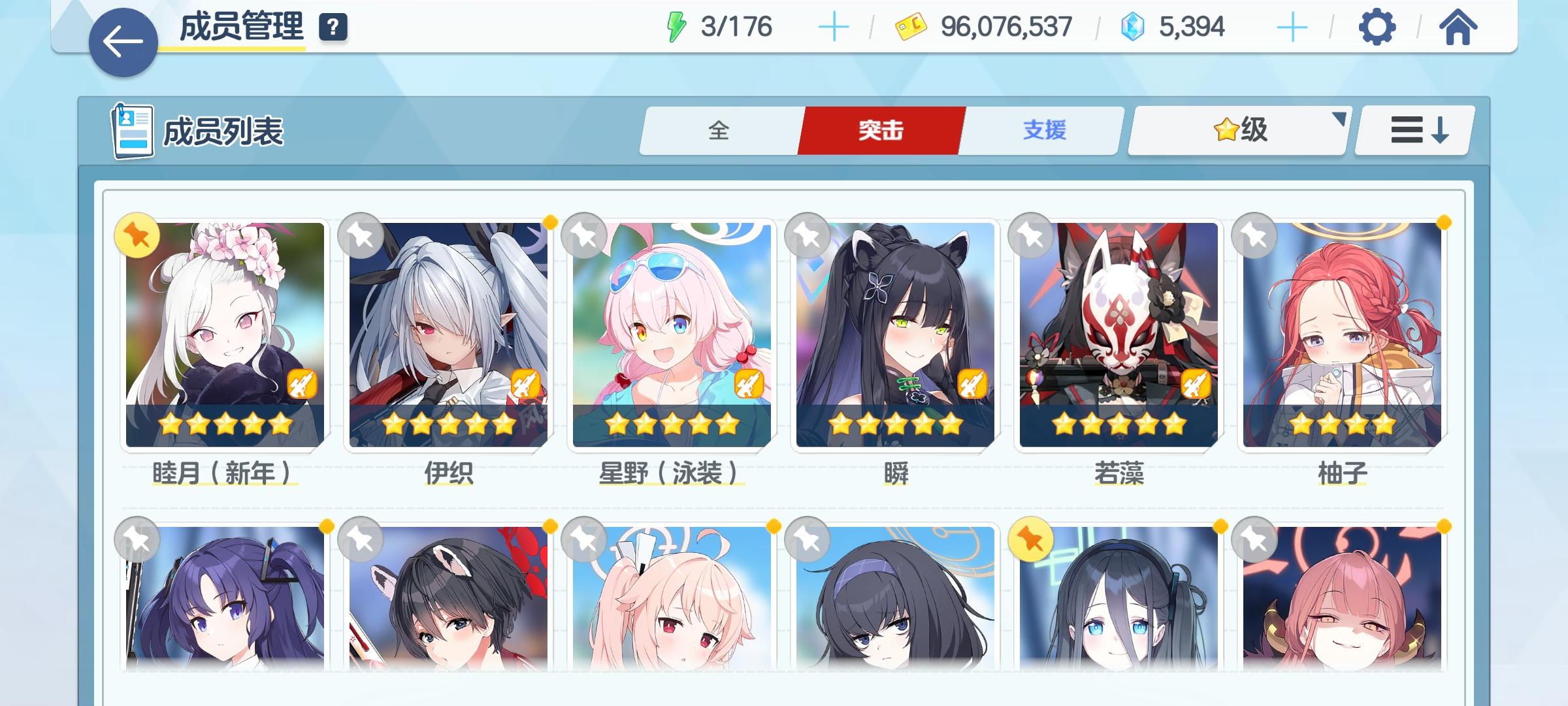1568x706 pixels.
Task: Select the 全 tab to show all members
Action: click(721, 131)
